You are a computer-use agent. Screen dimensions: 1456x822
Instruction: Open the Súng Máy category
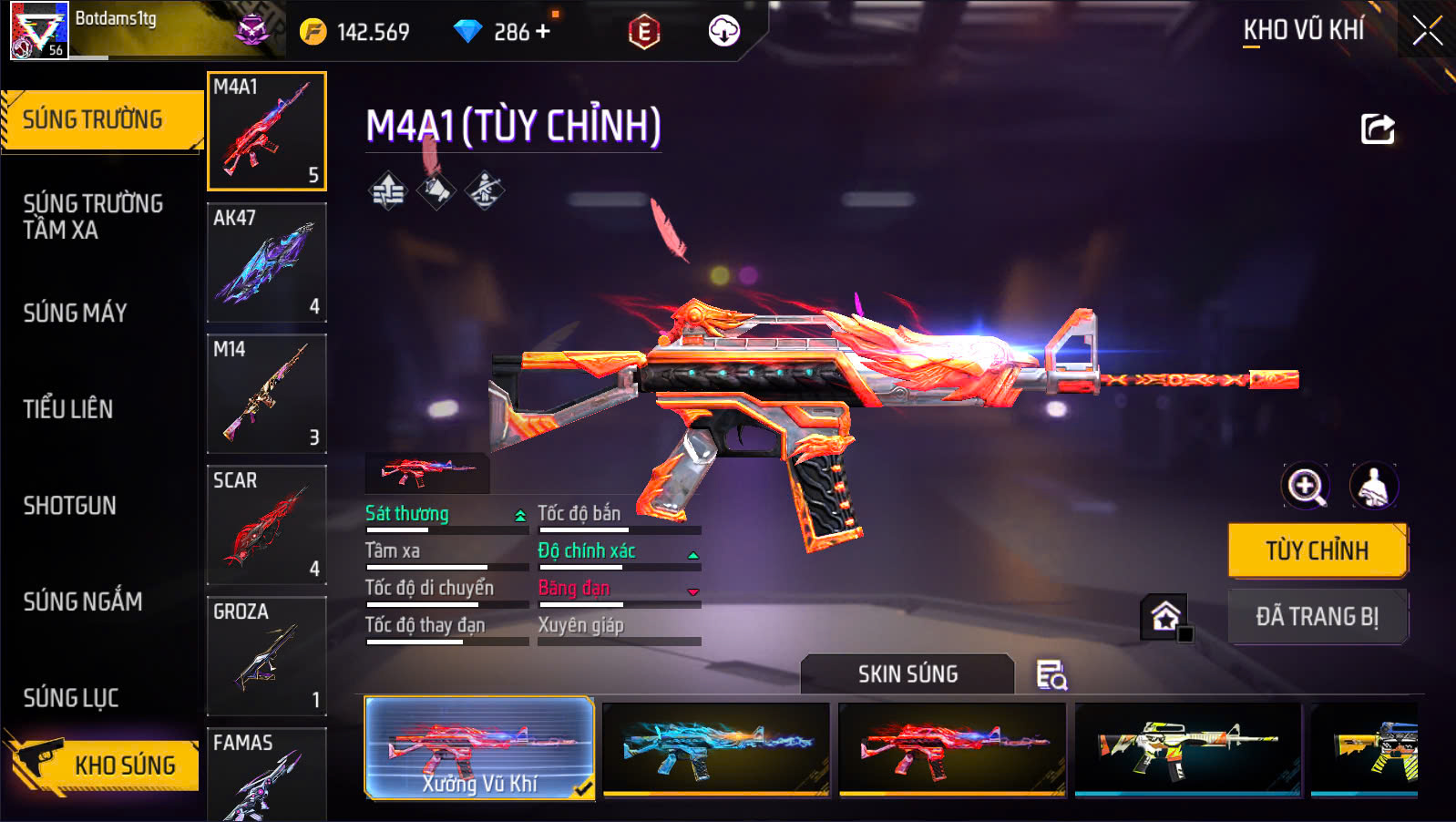point(76,313)
